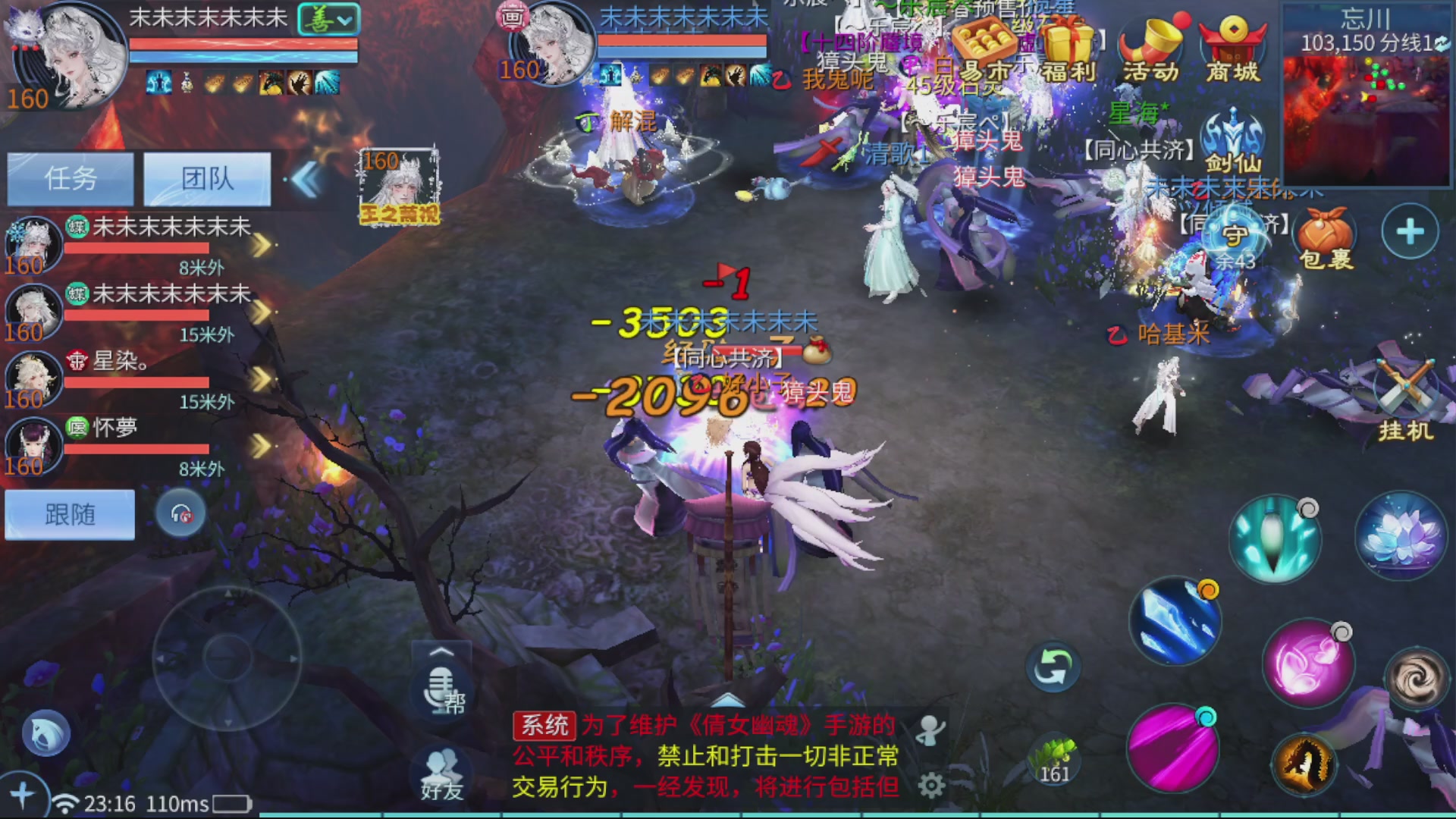Viewport: 1456px width, 819px height.
Task: Click the blue plus button below the bag
Action: [1408, 231]
